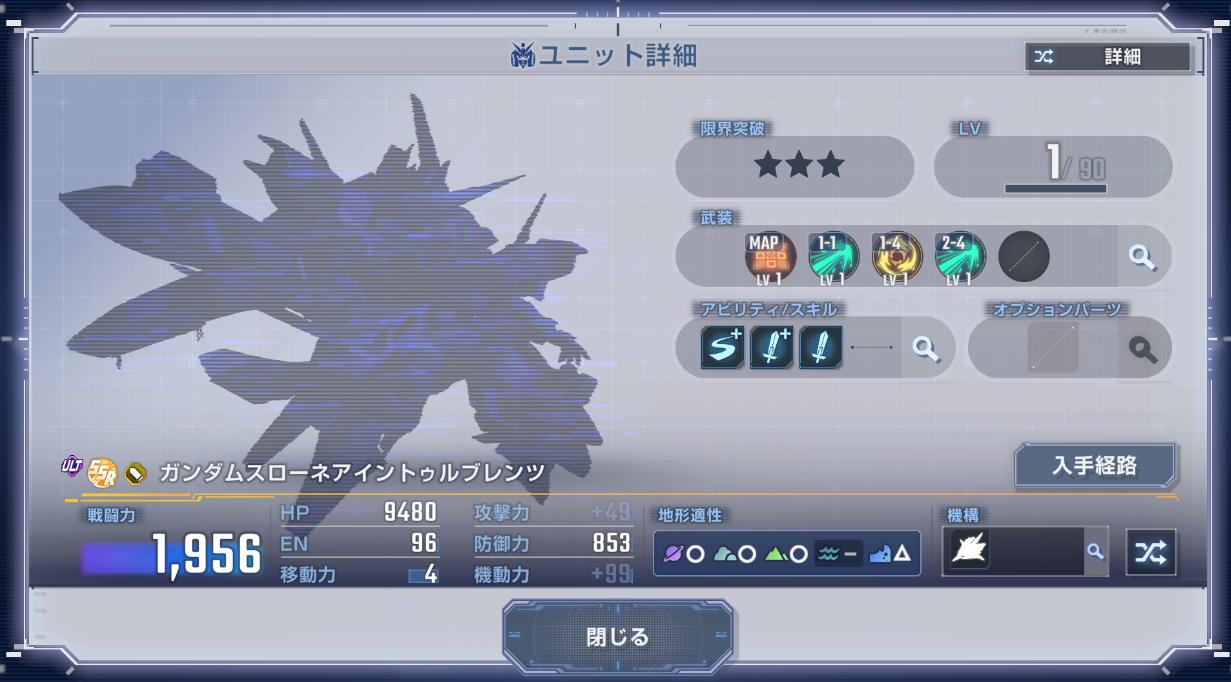Viewport: 1231px width, 682px height.
Task: Open the 入手経路 acquisition route
Action: point(1095,466)
